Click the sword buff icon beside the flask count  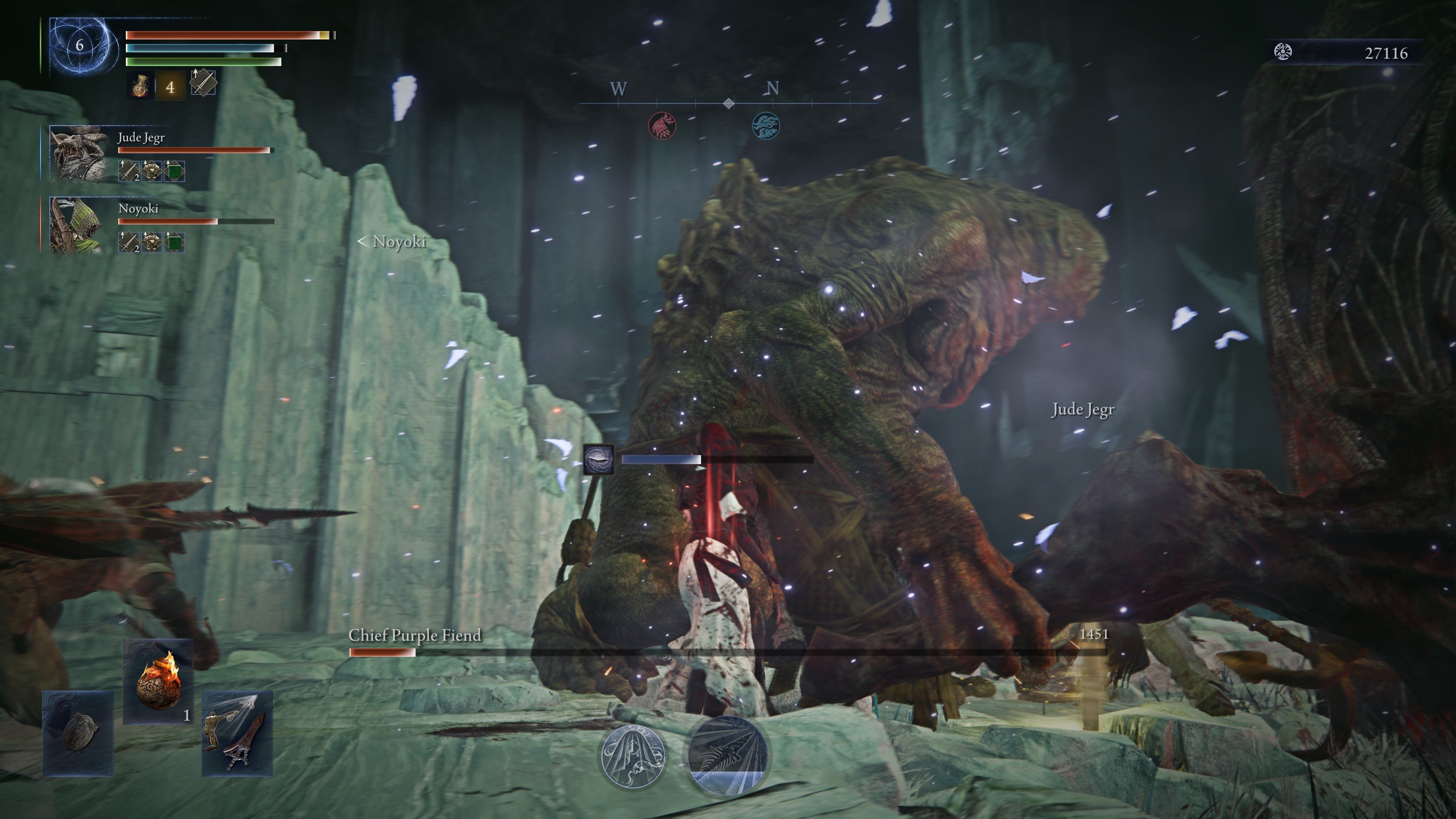pos(203,83)
